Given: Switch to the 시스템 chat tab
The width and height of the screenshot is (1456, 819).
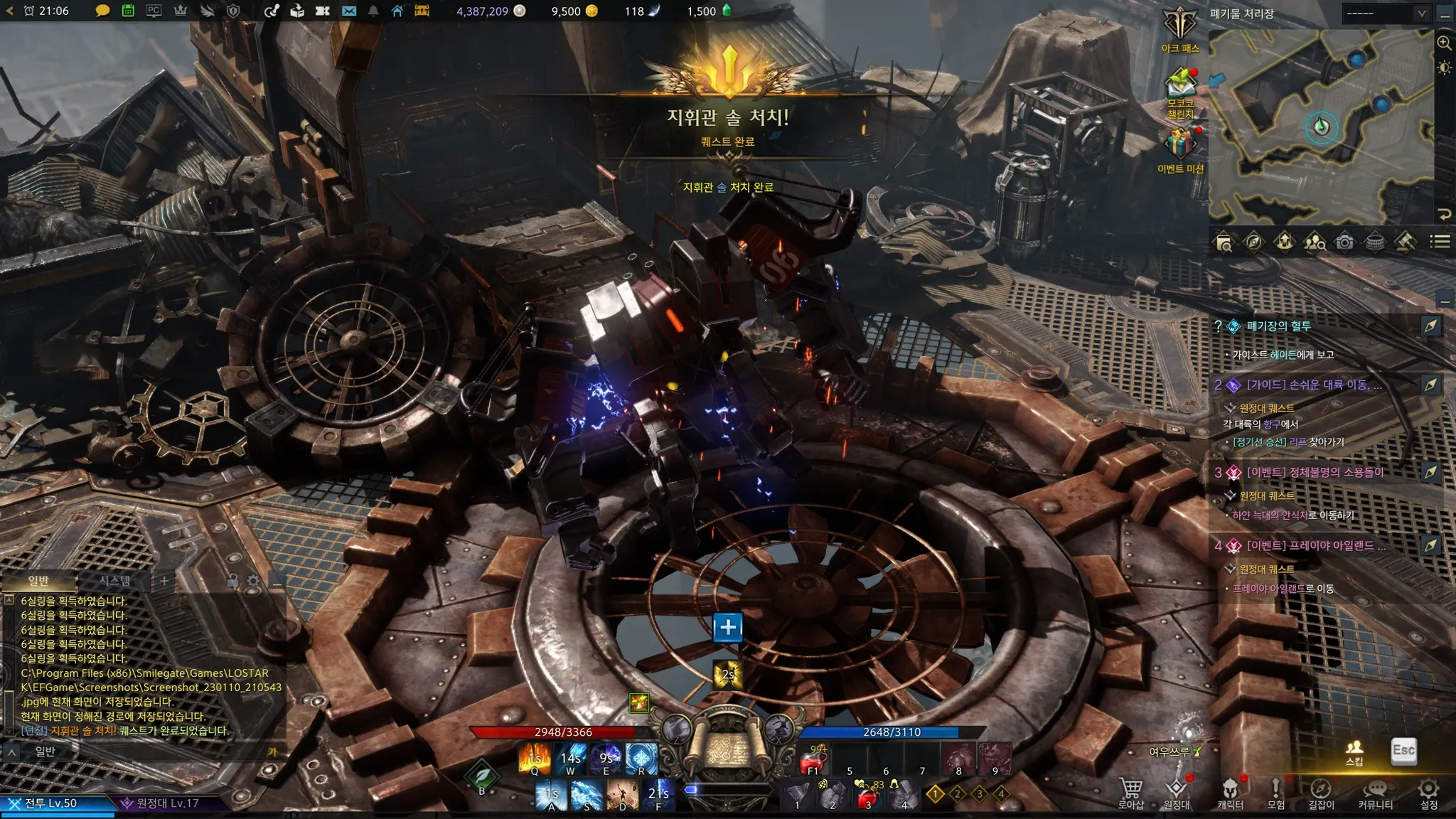Looking at the screenshot, I should 115,581.
